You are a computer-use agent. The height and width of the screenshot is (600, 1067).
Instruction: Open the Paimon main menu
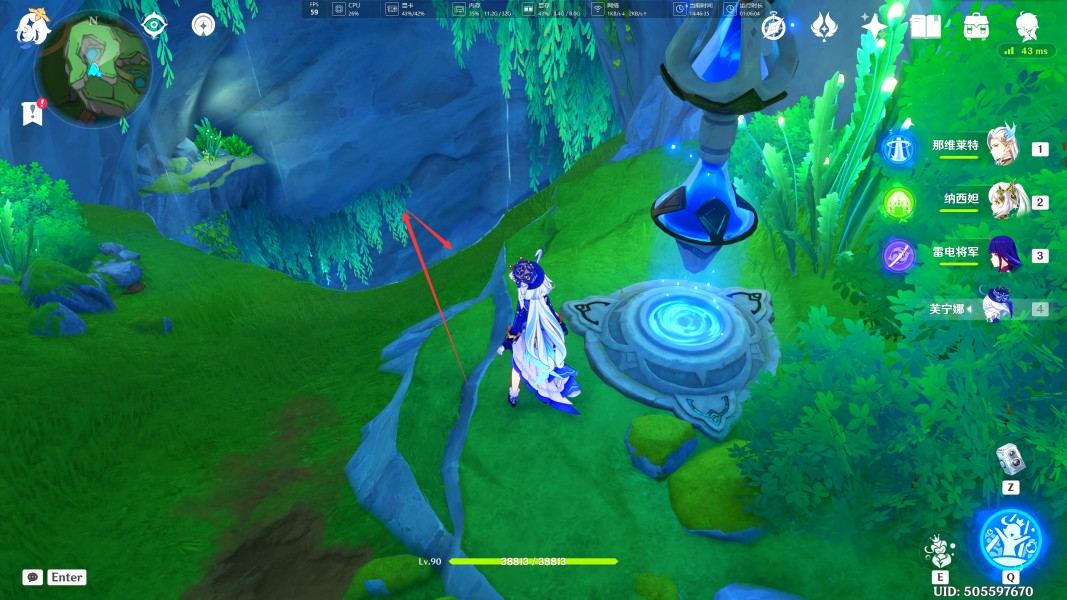tap(32, 28)
